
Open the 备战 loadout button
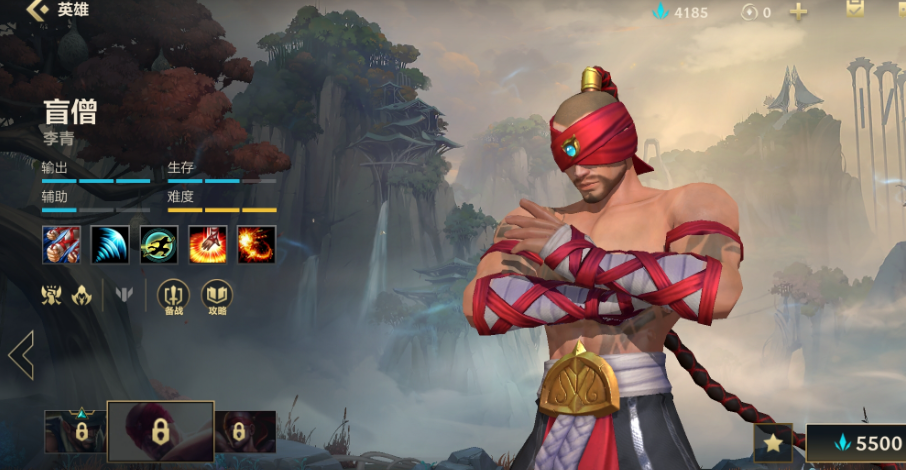pyautogui.click(x=174, y=296)
